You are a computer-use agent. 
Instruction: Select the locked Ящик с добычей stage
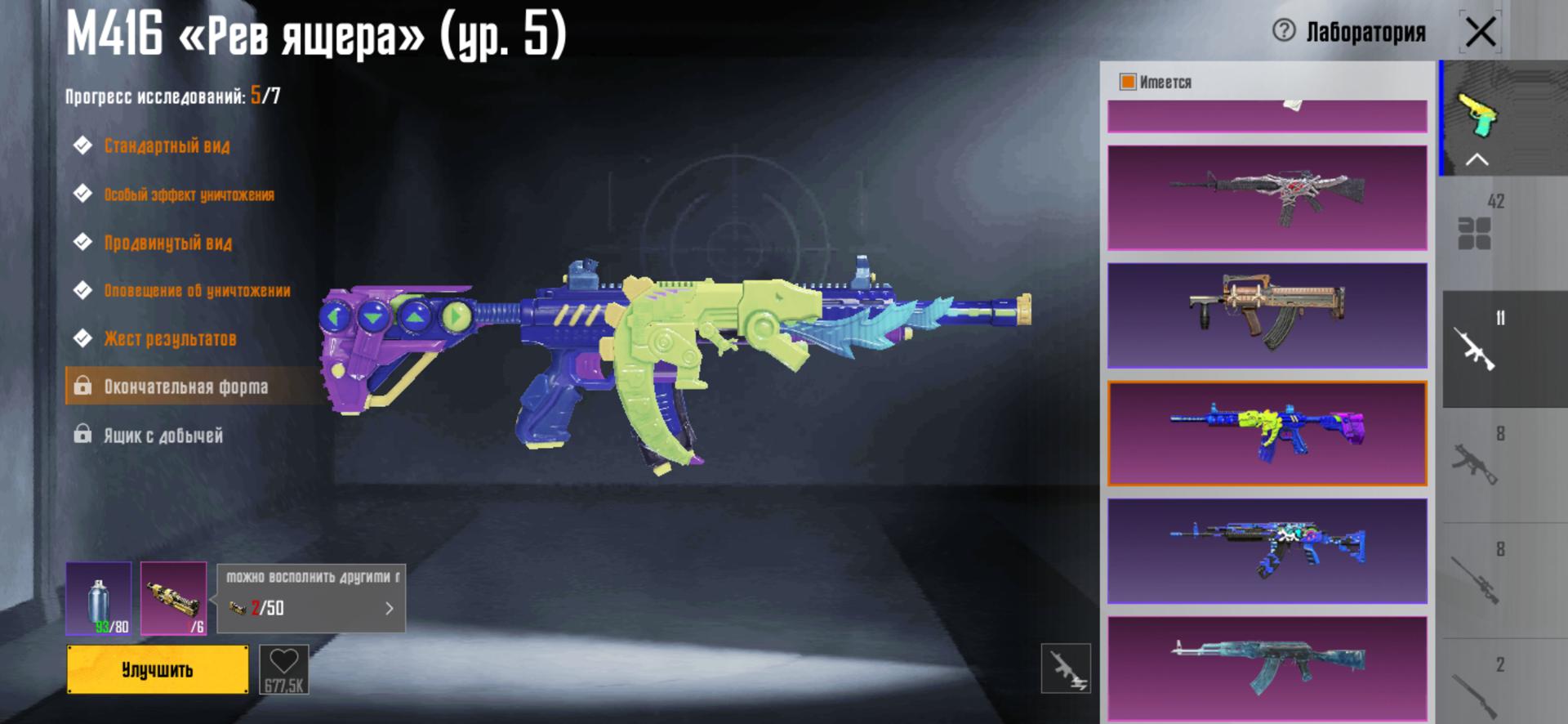[163, 435]
